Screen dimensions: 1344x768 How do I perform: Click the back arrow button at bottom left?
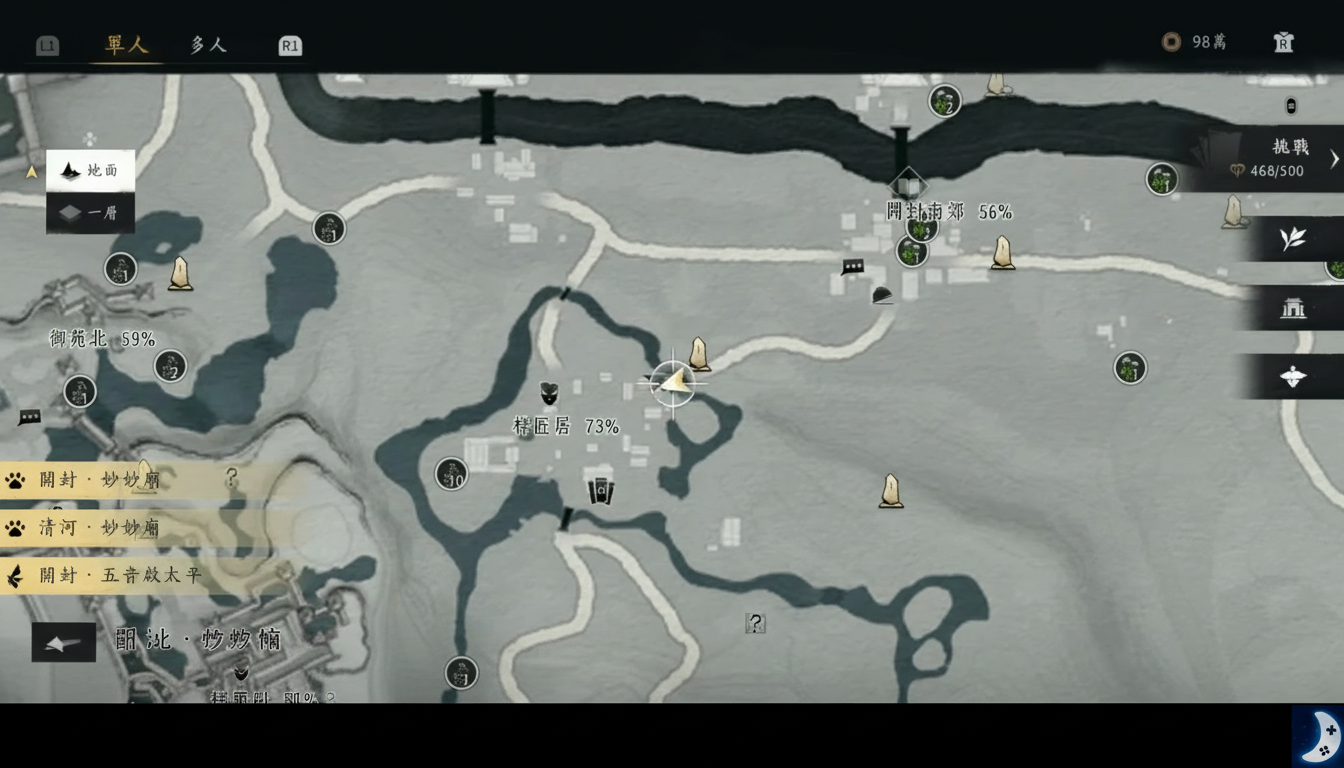click(x=63, y=643)
